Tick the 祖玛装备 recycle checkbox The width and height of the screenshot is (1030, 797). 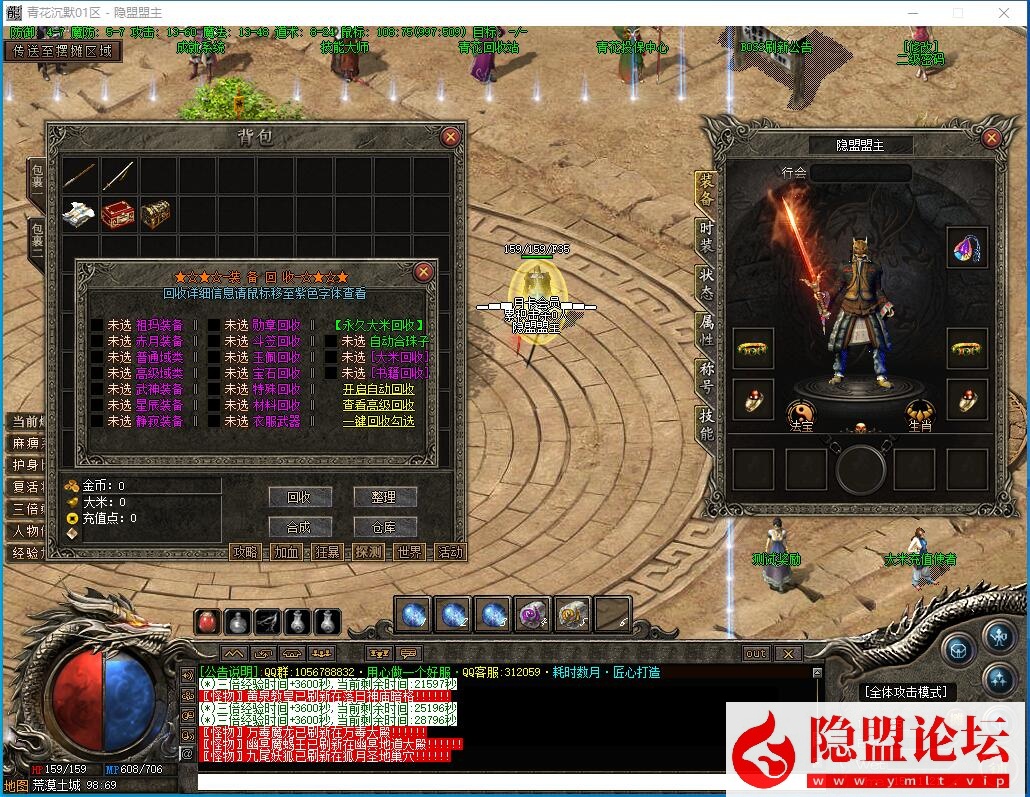click(x=98, y=325)
